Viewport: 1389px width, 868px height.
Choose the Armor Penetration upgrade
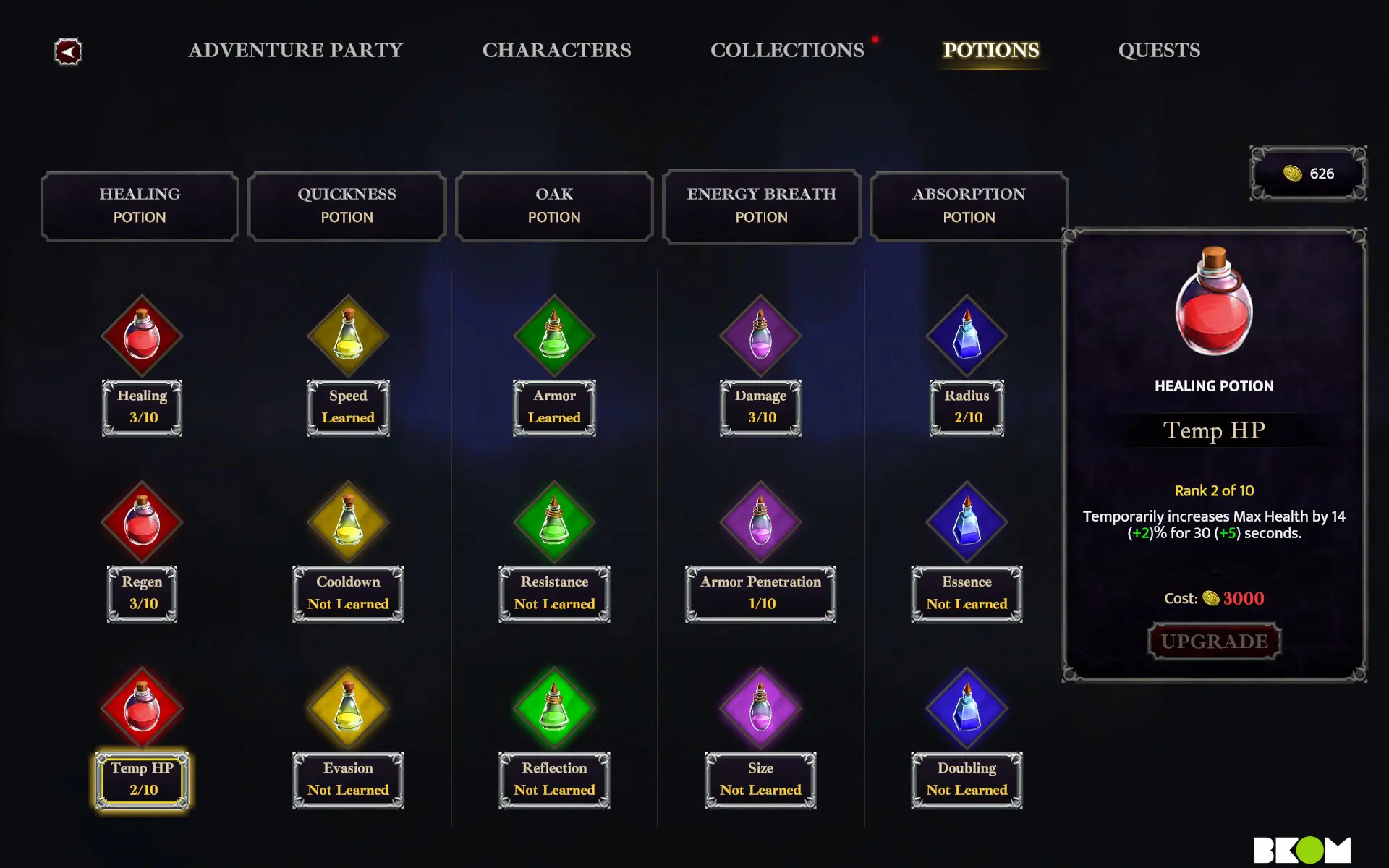tap(760, 522)
